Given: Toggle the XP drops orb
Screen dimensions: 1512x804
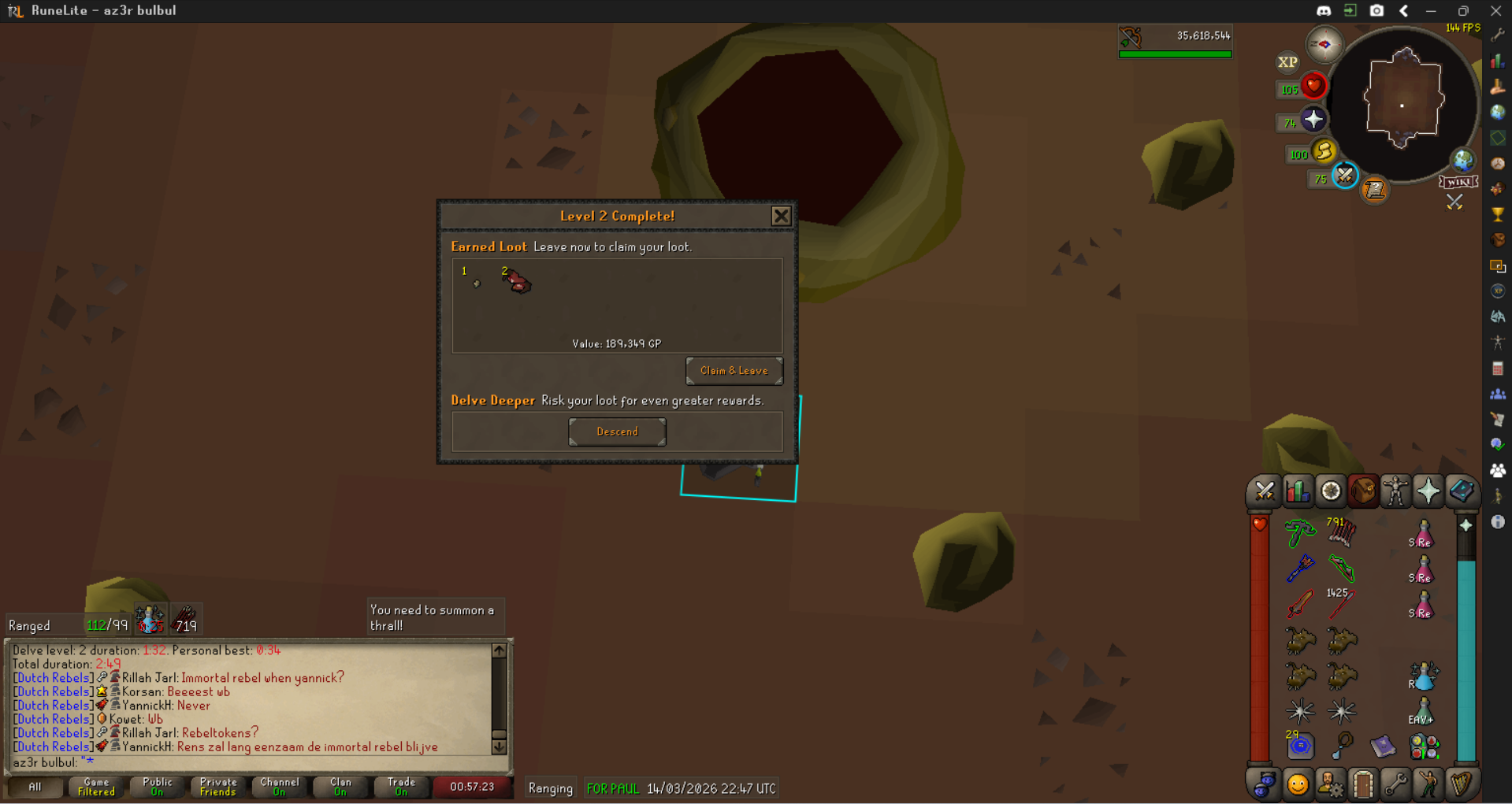Looking at the screenshot, I should (1287, 62).
